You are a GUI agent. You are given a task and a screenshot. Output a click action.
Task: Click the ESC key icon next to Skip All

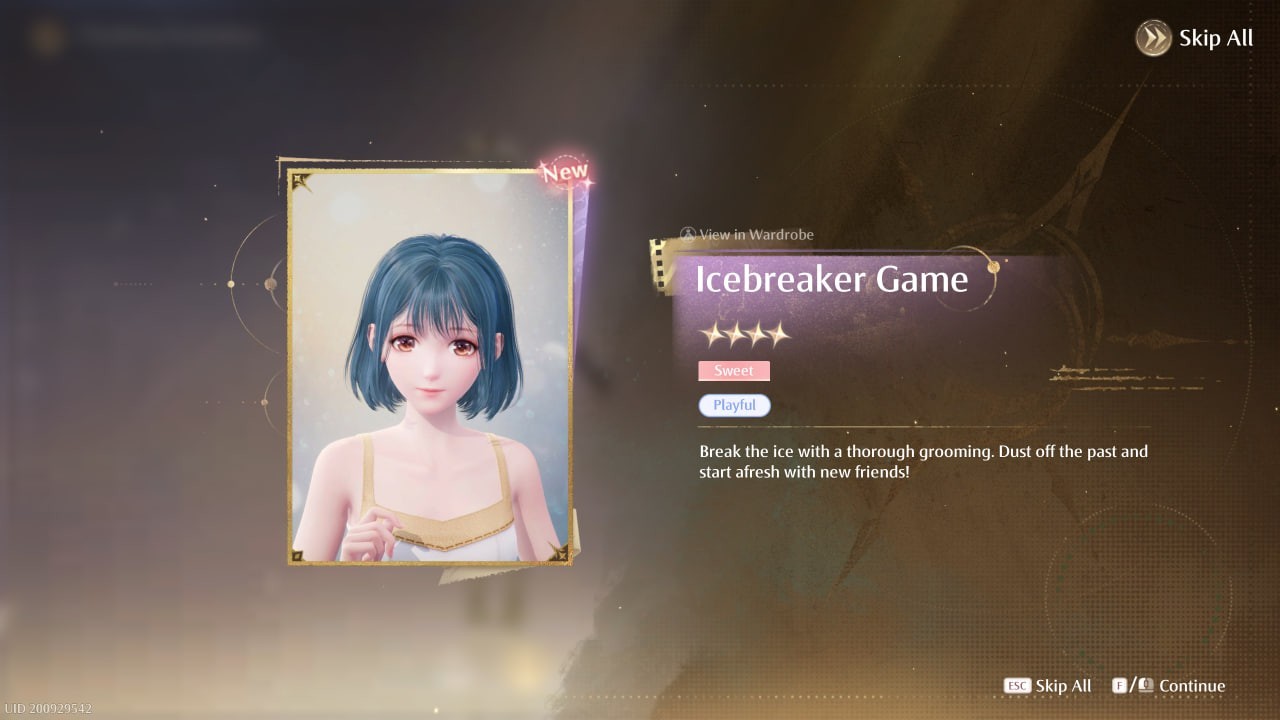point(1016,686)
